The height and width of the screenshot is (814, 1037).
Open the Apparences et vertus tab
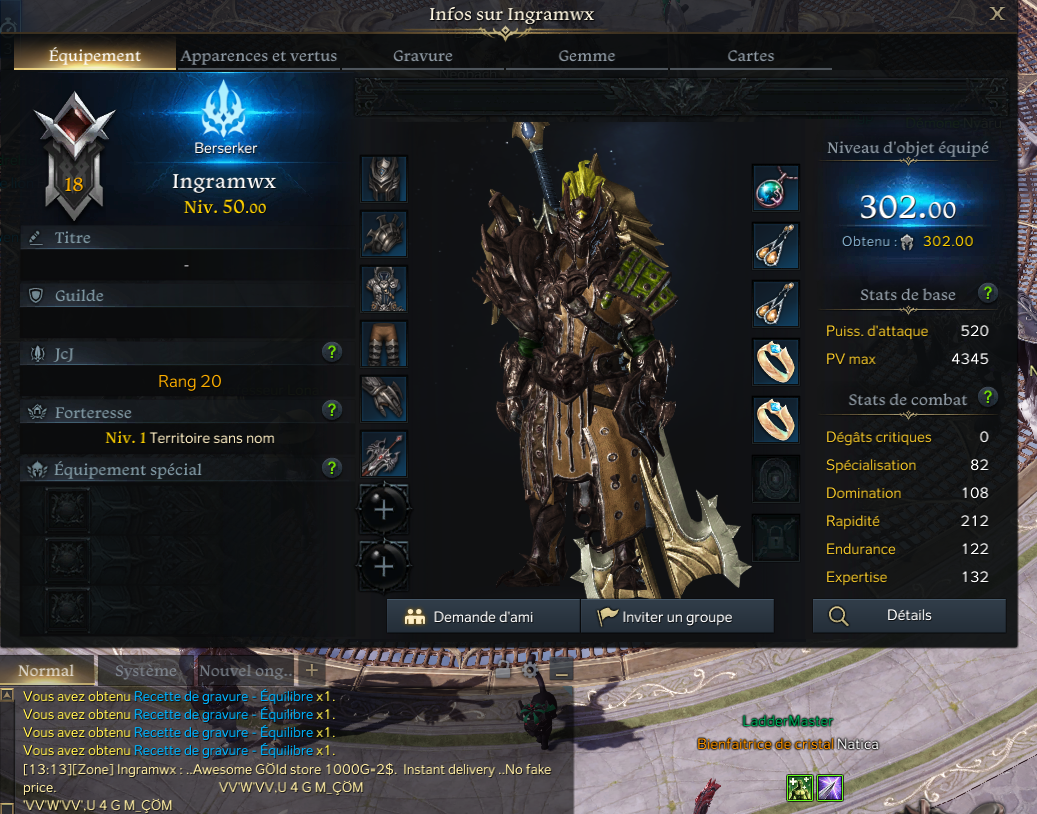click(259, 56)
